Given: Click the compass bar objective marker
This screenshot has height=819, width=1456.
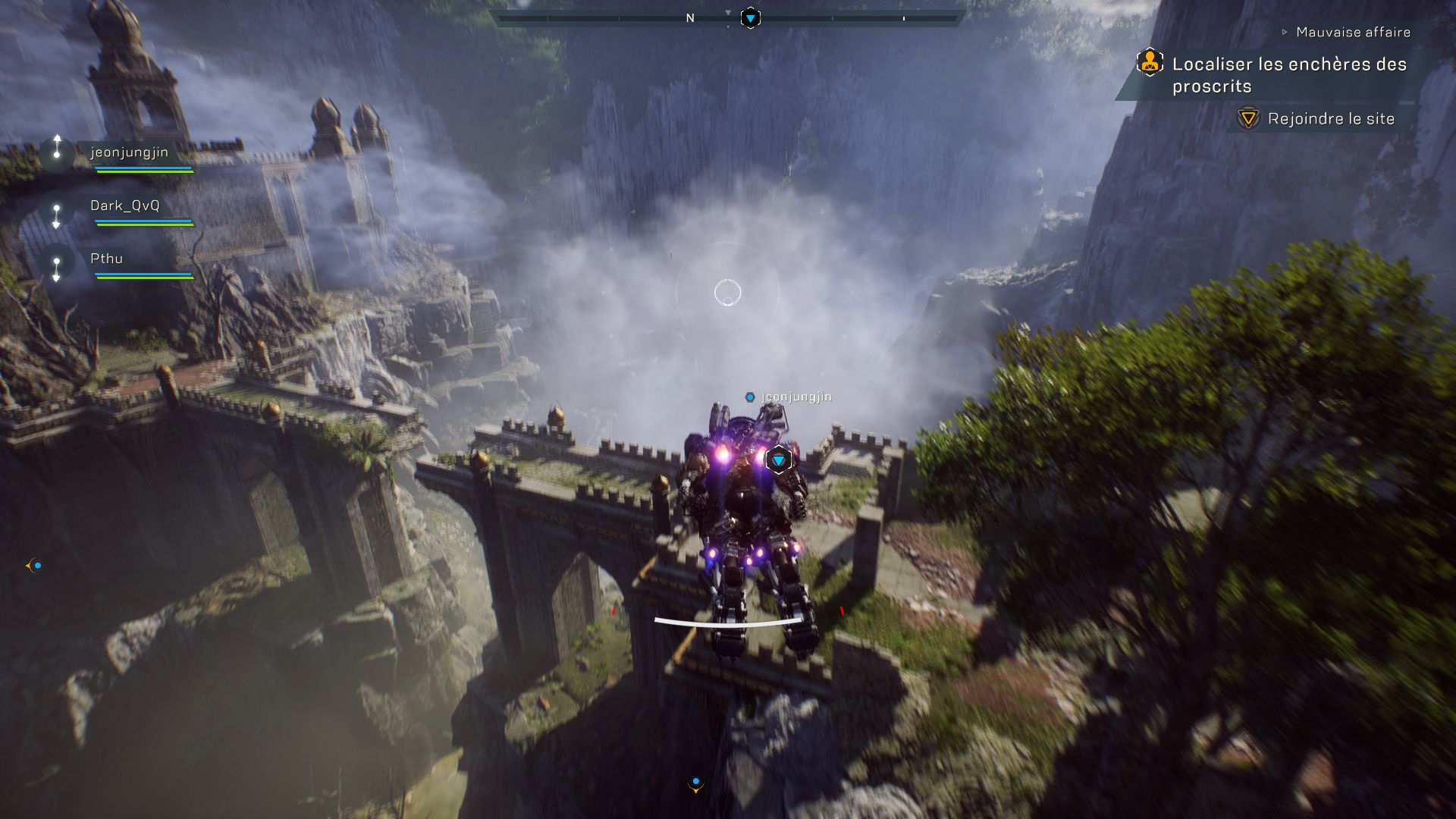Looking at the screenshot, I should point(750,18).
